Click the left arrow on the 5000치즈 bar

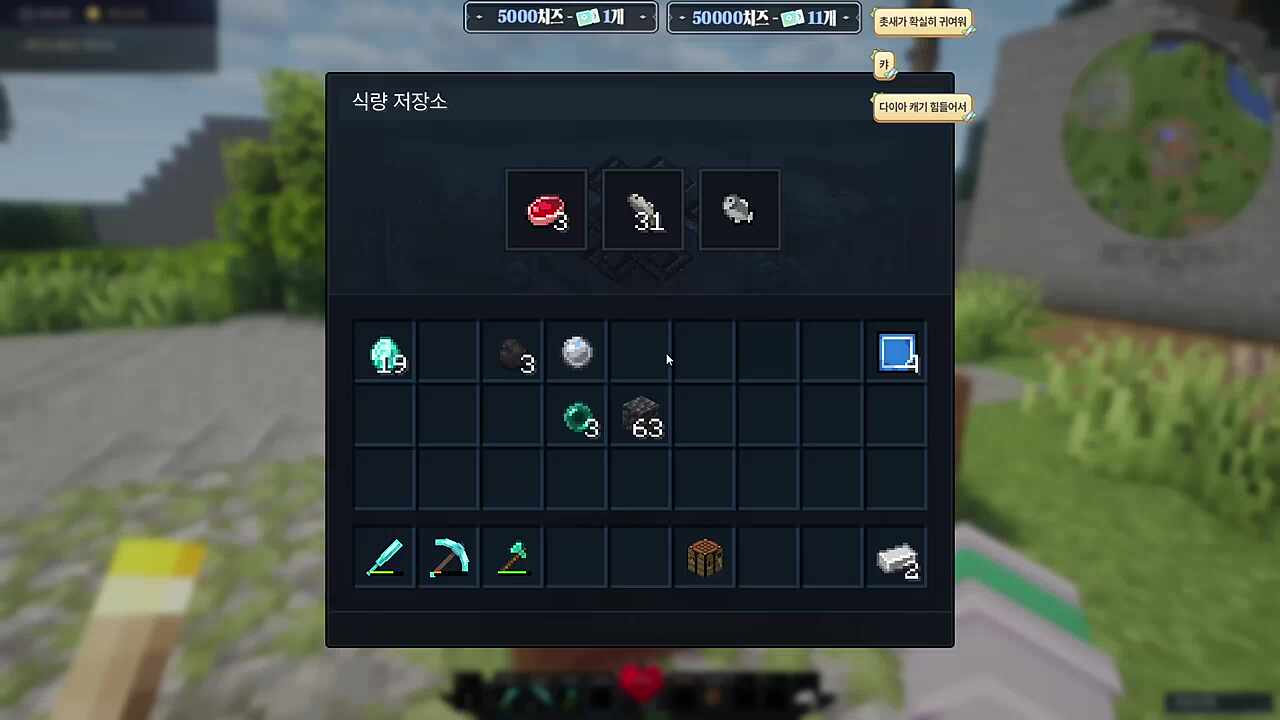478,17
